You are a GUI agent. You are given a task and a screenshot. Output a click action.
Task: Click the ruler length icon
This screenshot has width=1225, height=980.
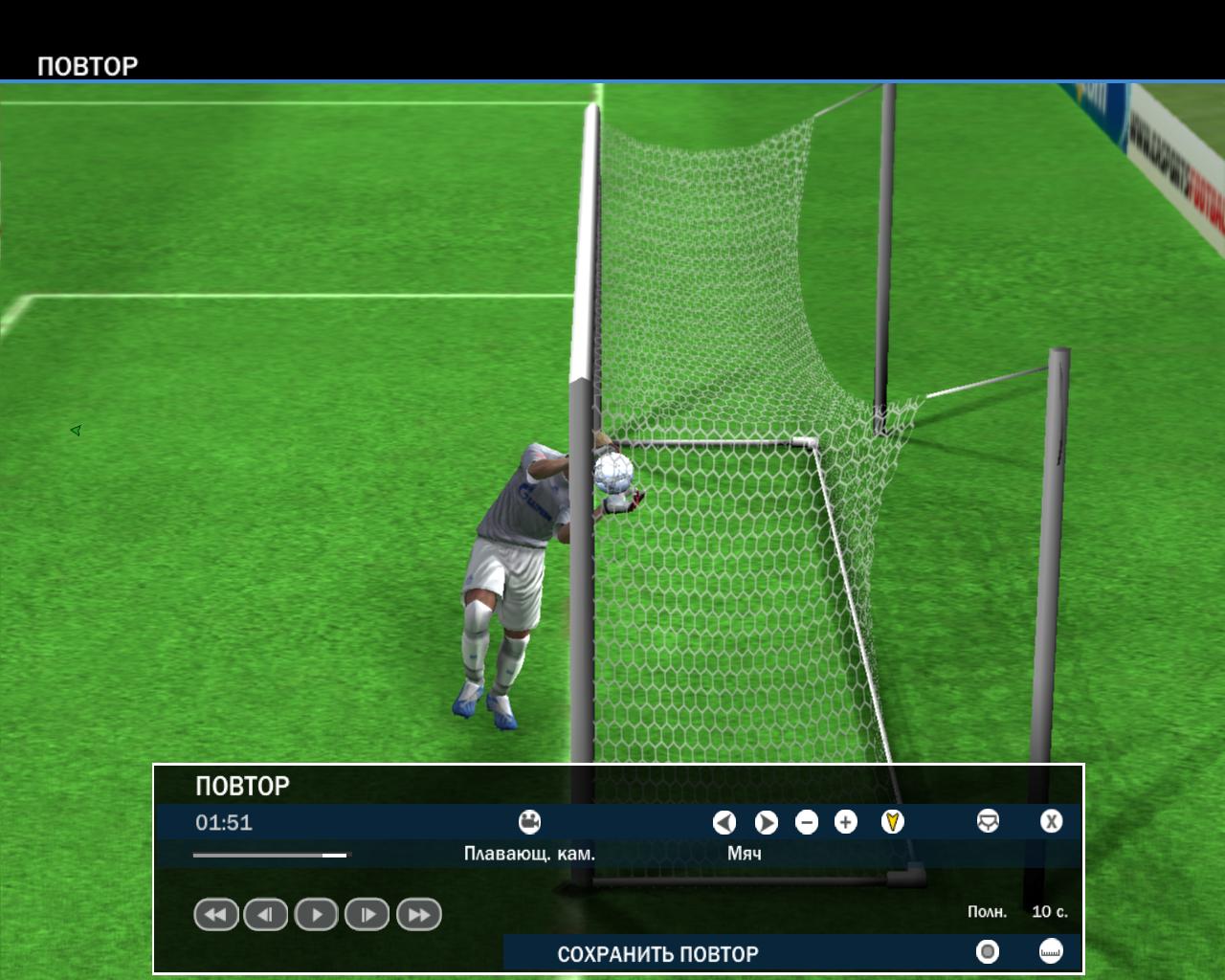[x=1051, y=951]
